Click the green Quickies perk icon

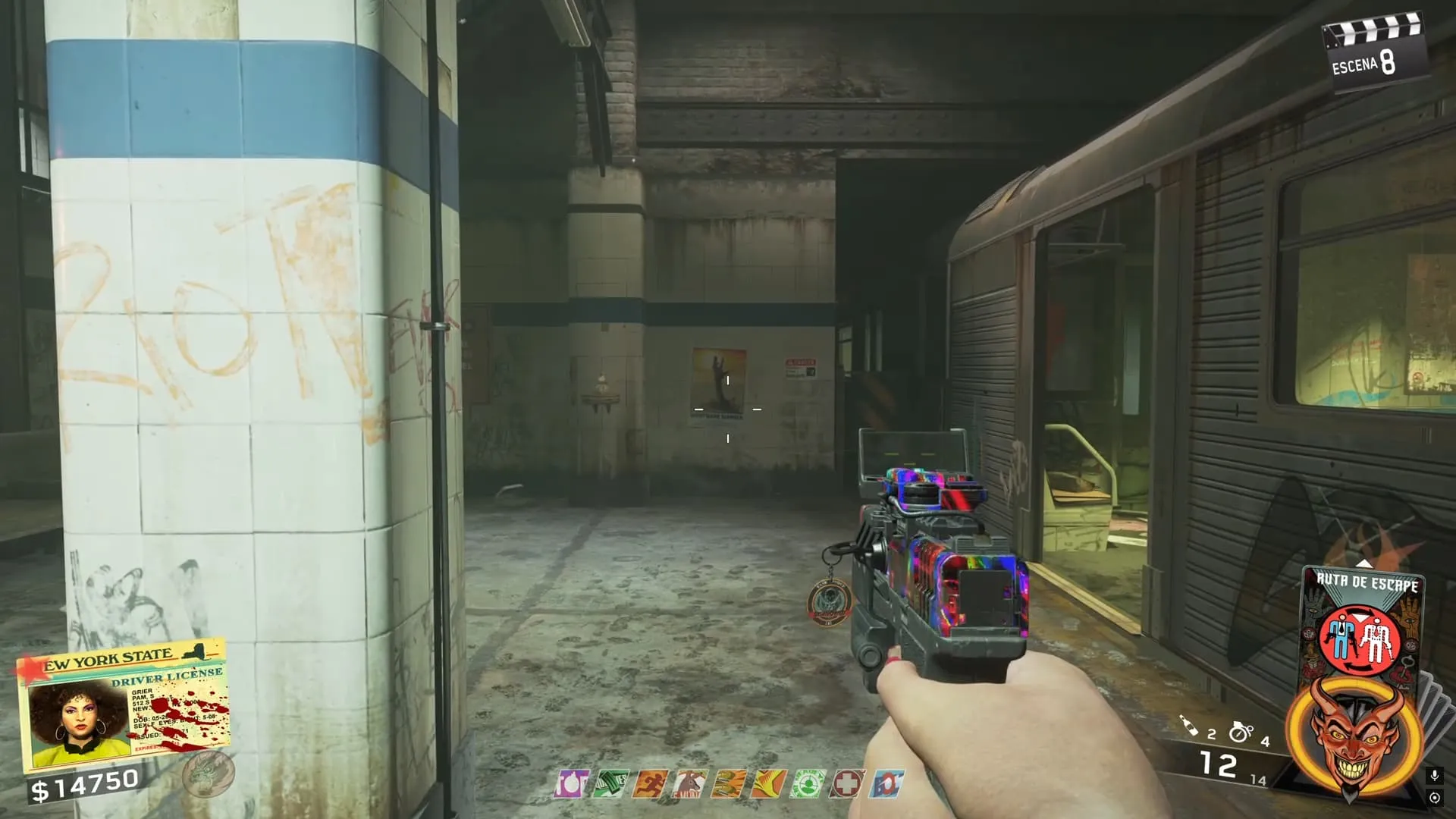[x=610, y=783]
